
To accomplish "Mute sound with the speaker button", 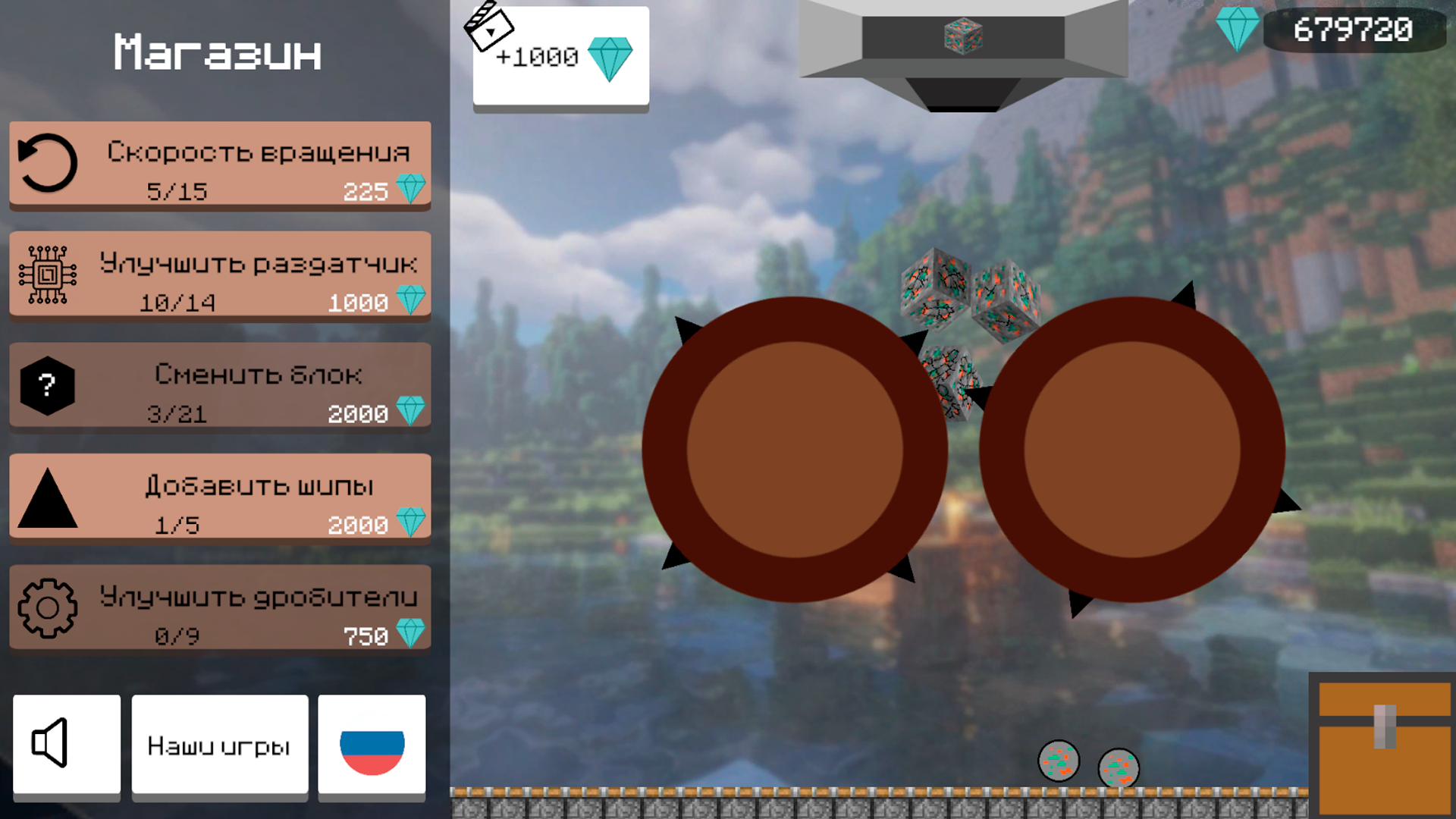I will (66, 745).
